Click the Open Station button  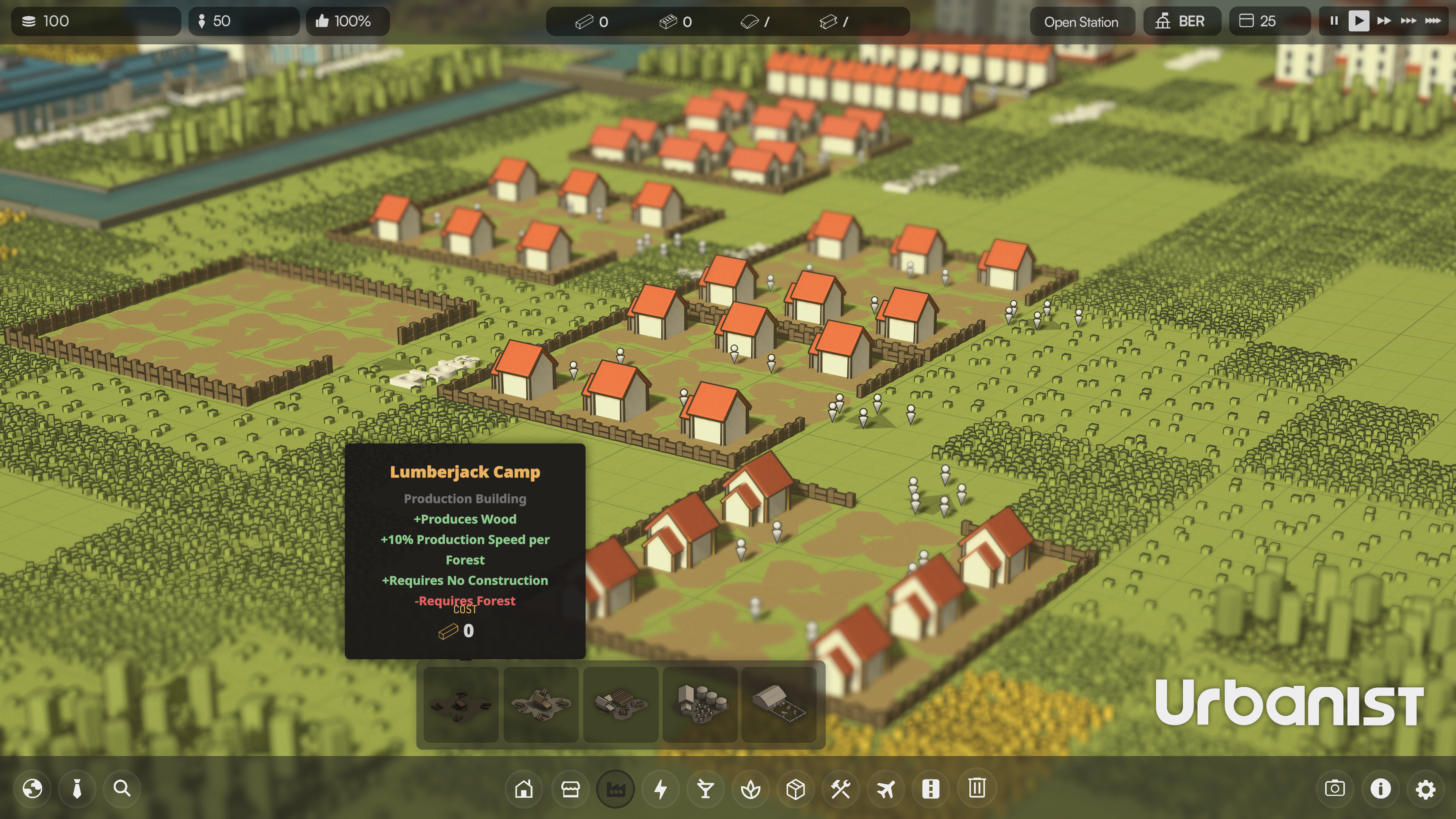click(1081, 22)
